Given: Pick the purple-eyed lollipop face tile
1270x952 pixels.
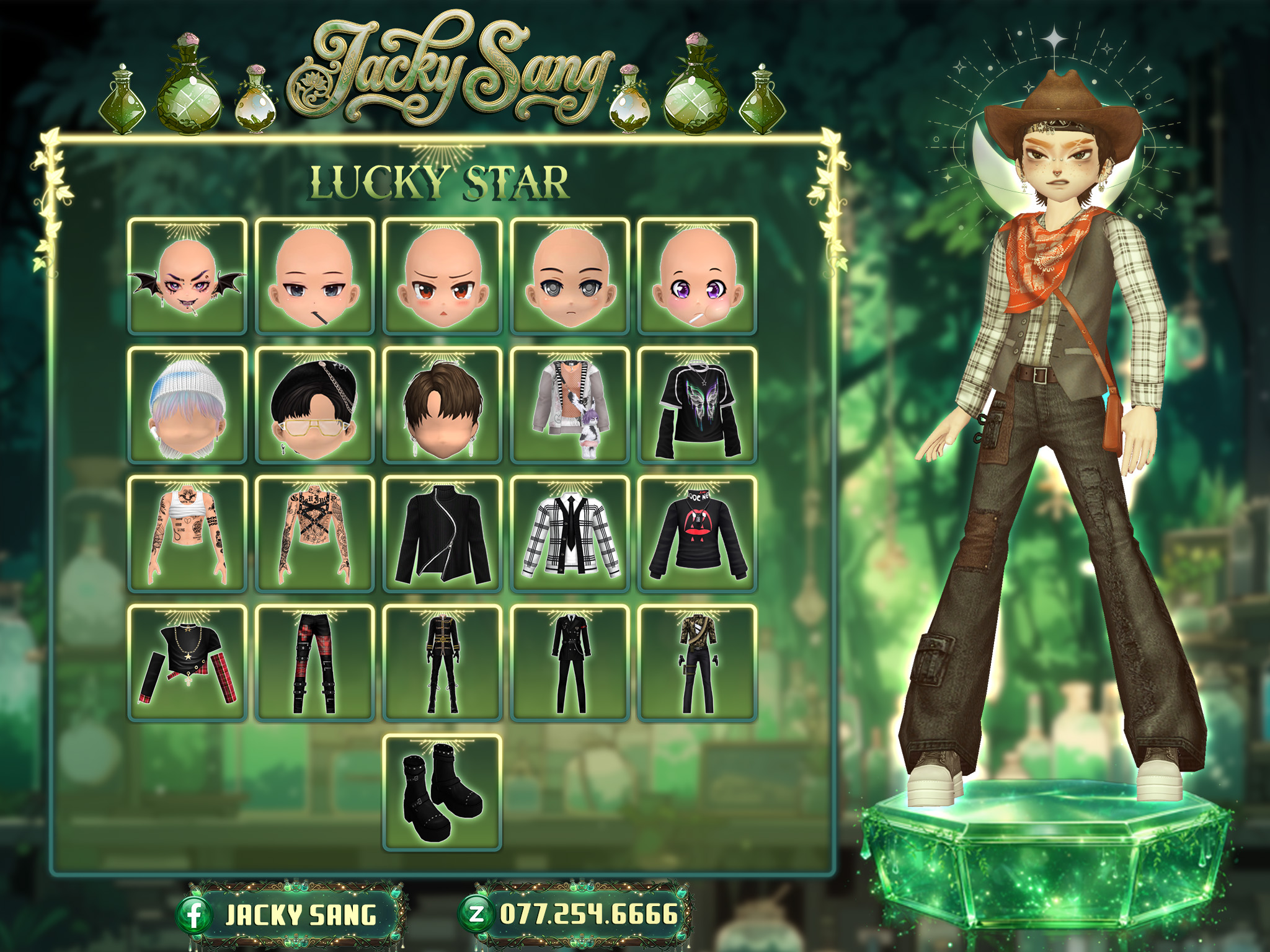Looking at the screenshot, I should [x=697, y=276].
